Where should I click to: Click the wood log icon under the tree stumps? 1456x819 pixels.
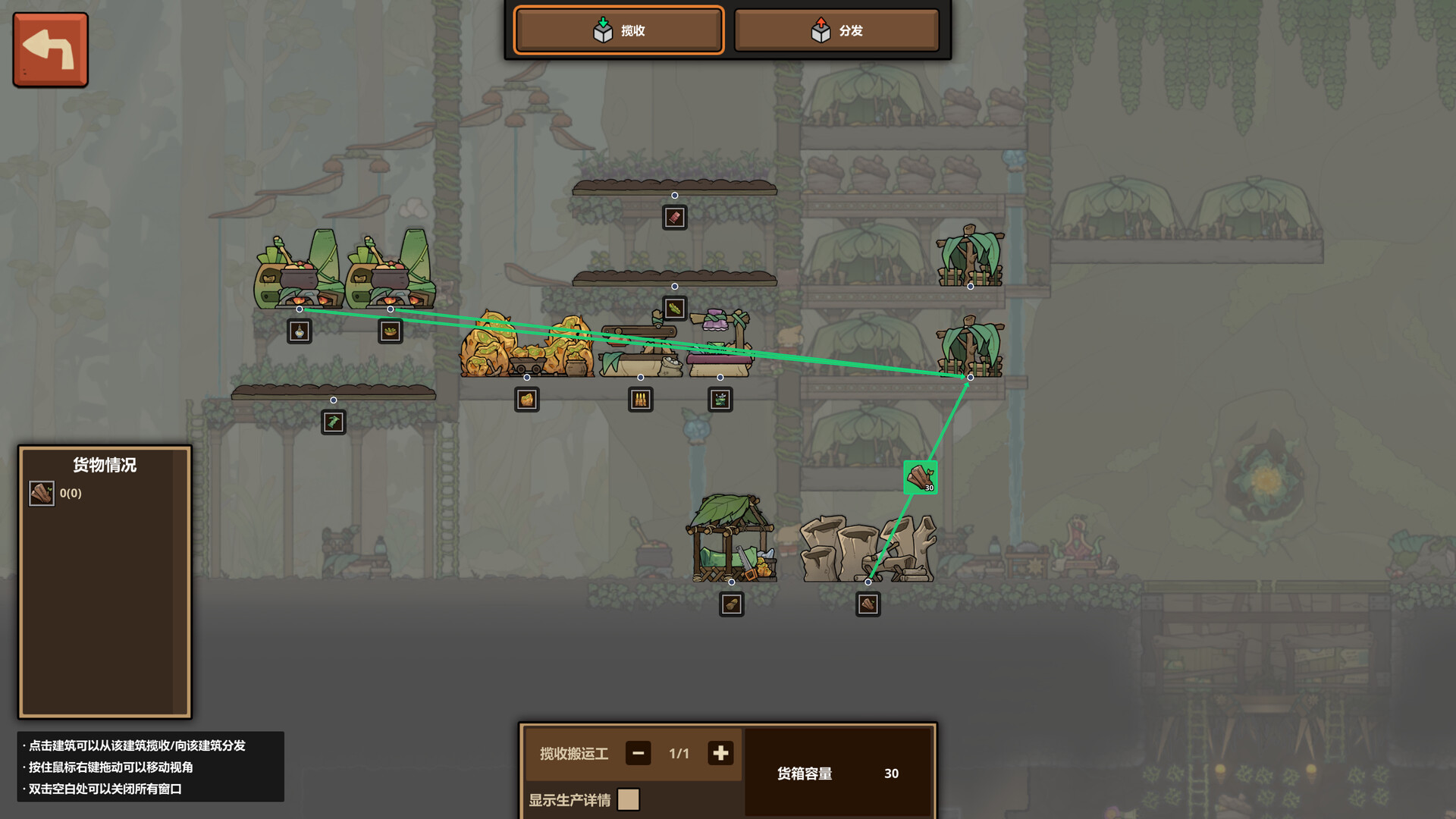868,604
